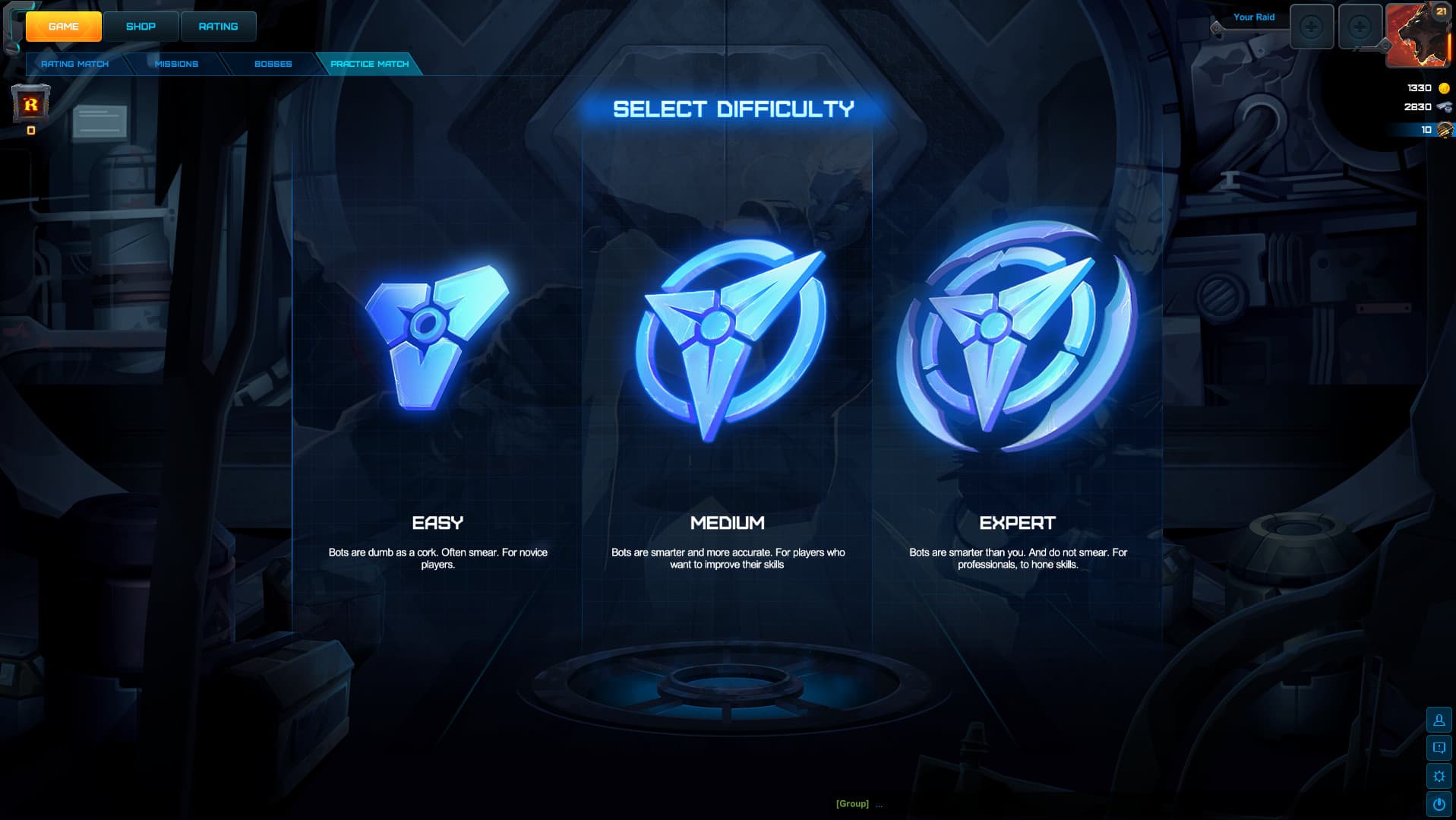Screen dimensions: 1456x820
Task: Open the chat message icon
Action: [1439, 748]
